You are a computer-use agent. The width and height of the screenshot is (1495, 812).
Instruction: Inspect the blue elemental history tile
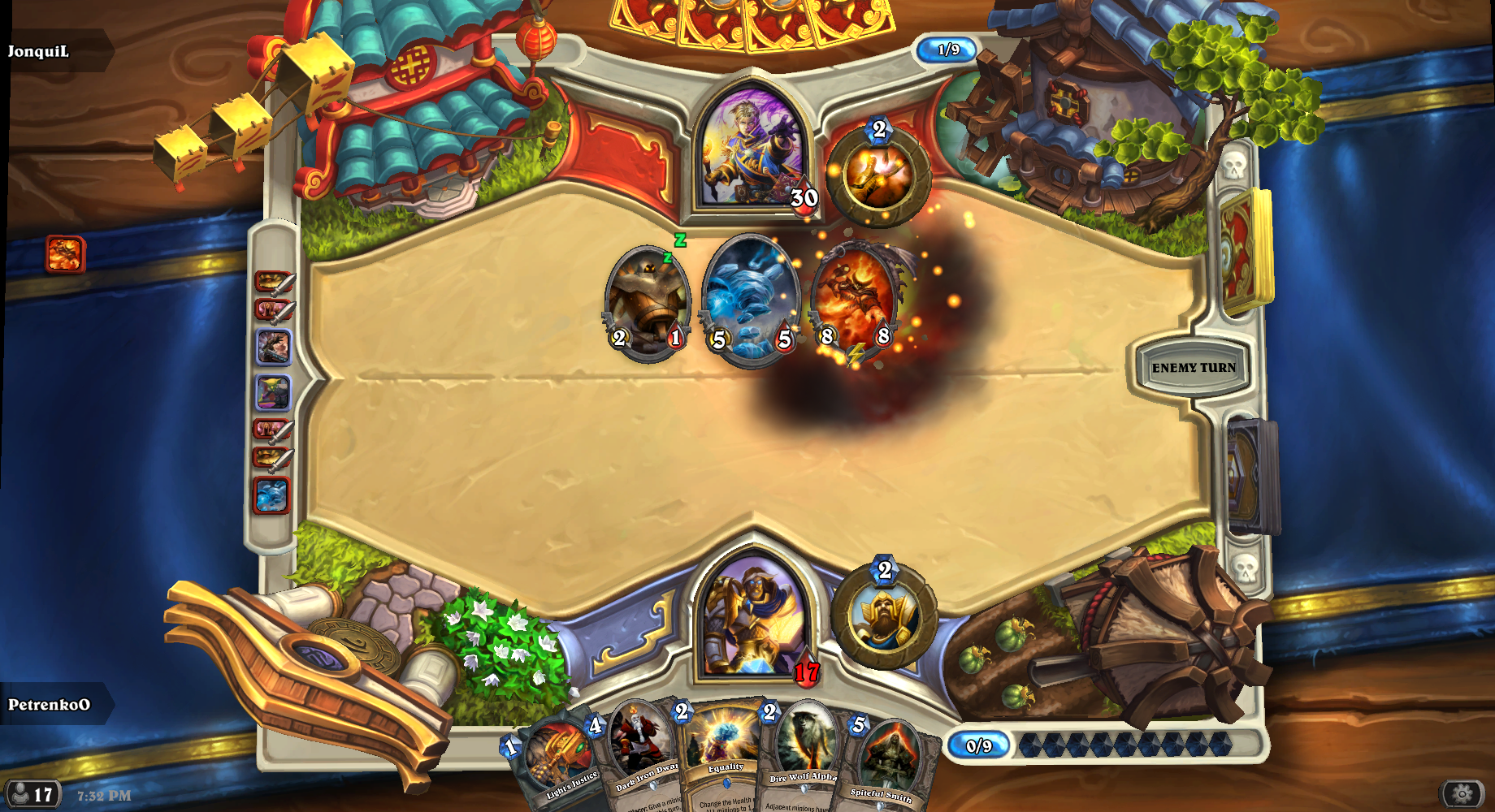tap(271, 495)
